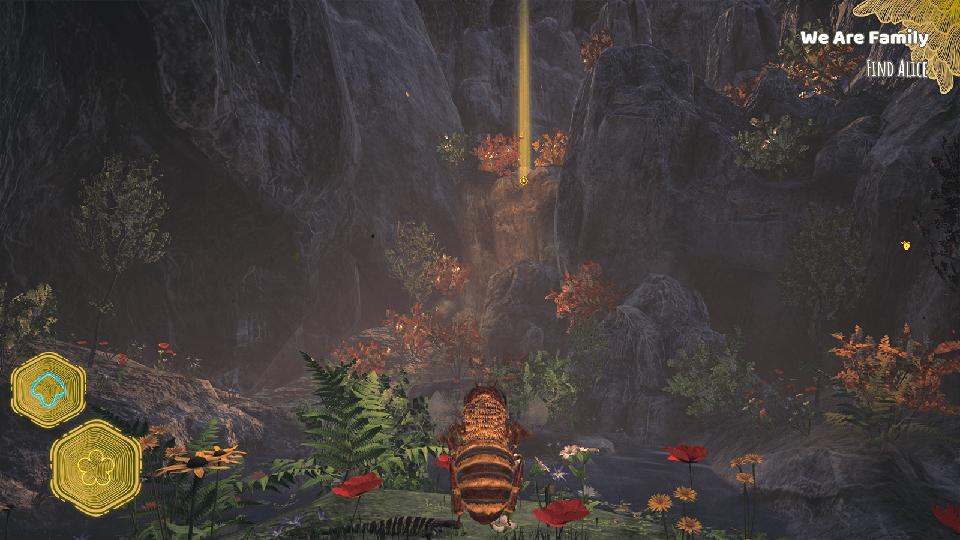The width and height of the screenshot is (960, 540).
Task: Select the flower hexagon ability icon
Action: [x=96, y=467]
